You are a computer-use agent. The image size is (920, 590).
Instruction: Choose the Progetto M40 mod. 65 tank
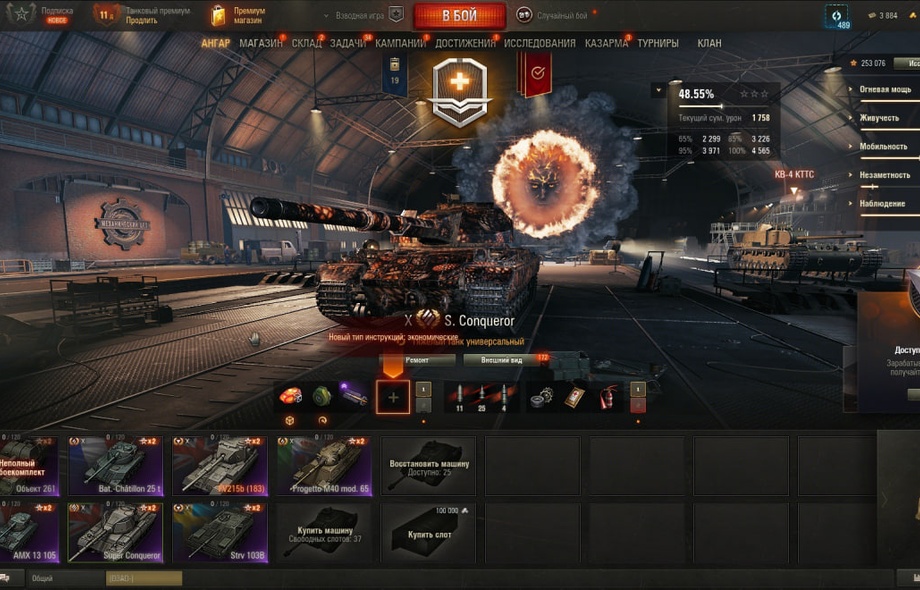click(324, 465)
